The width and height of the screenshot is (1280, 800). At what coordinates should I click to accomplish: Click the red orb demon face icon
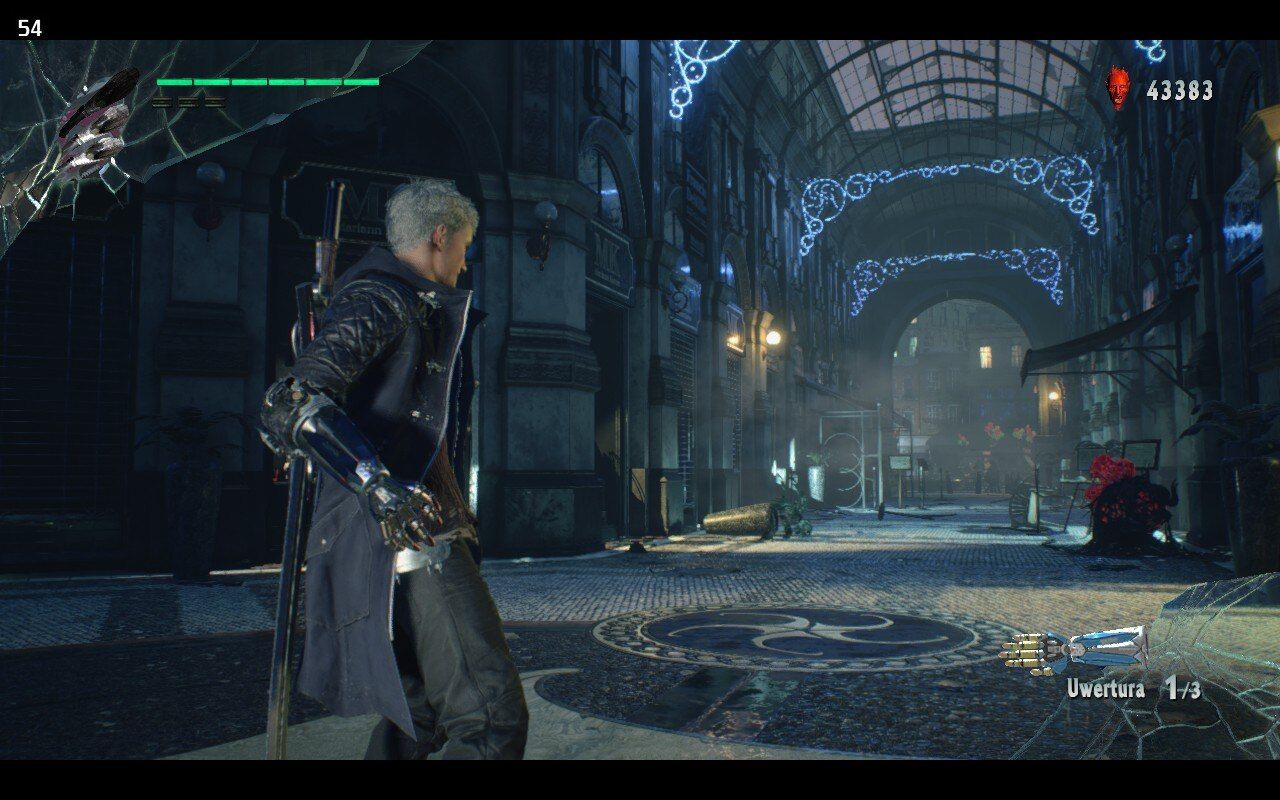1119,89
